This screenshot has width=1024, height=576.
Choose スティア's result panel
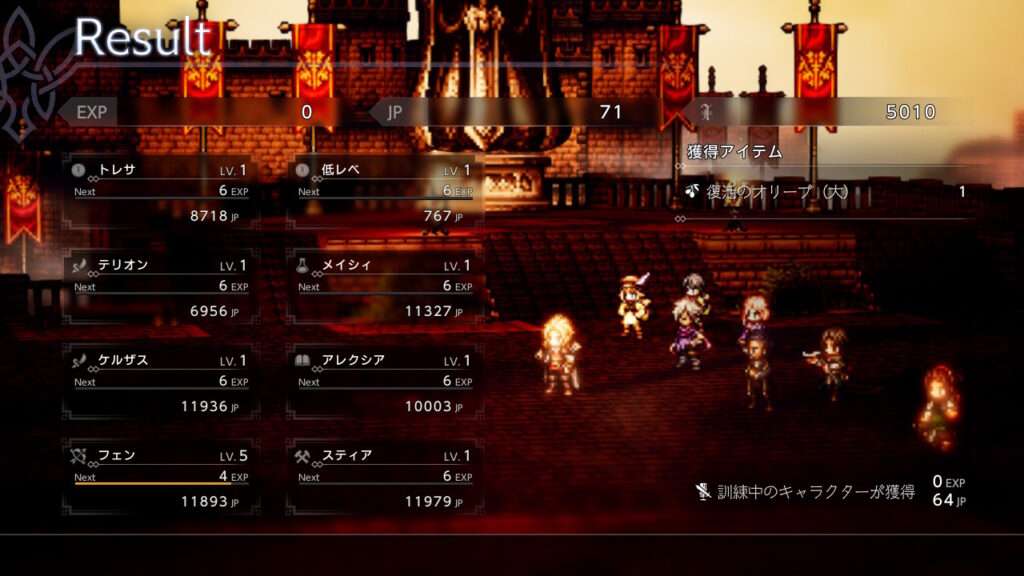coord(385,478)
